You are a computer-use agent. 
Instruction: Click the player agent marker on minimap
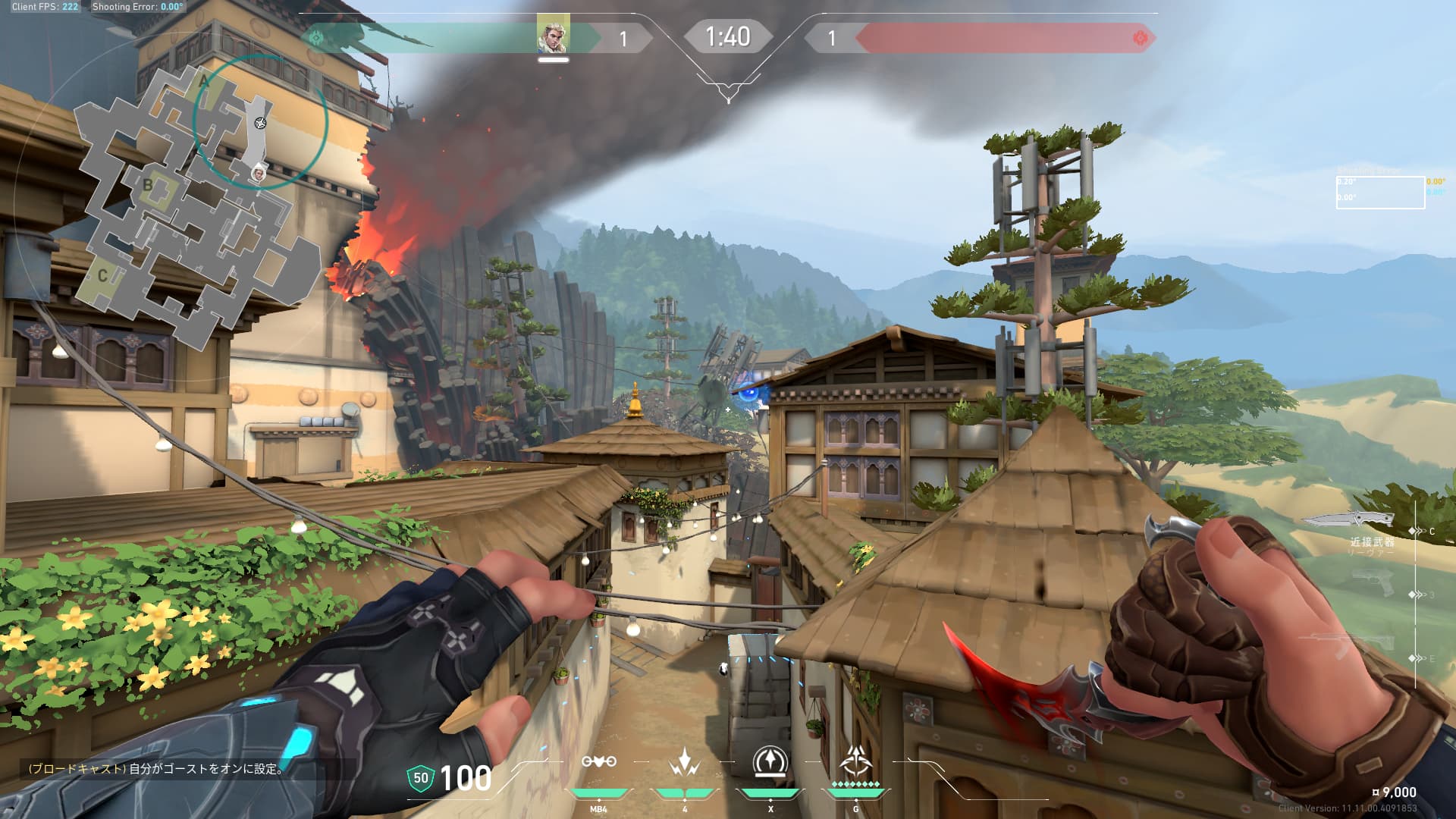click(x=259, y=174)
